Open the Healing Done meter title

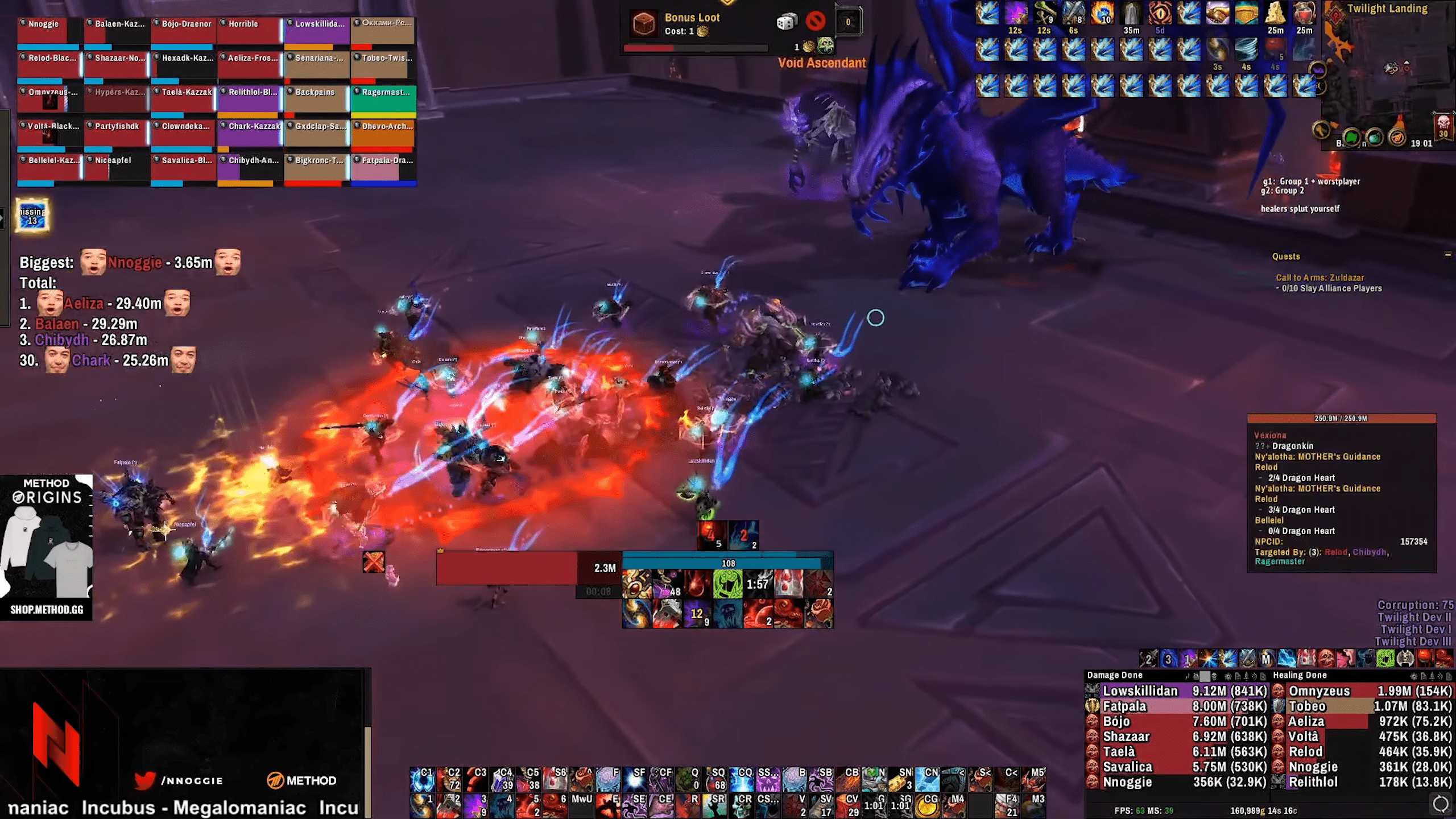tap(1300, 675)
